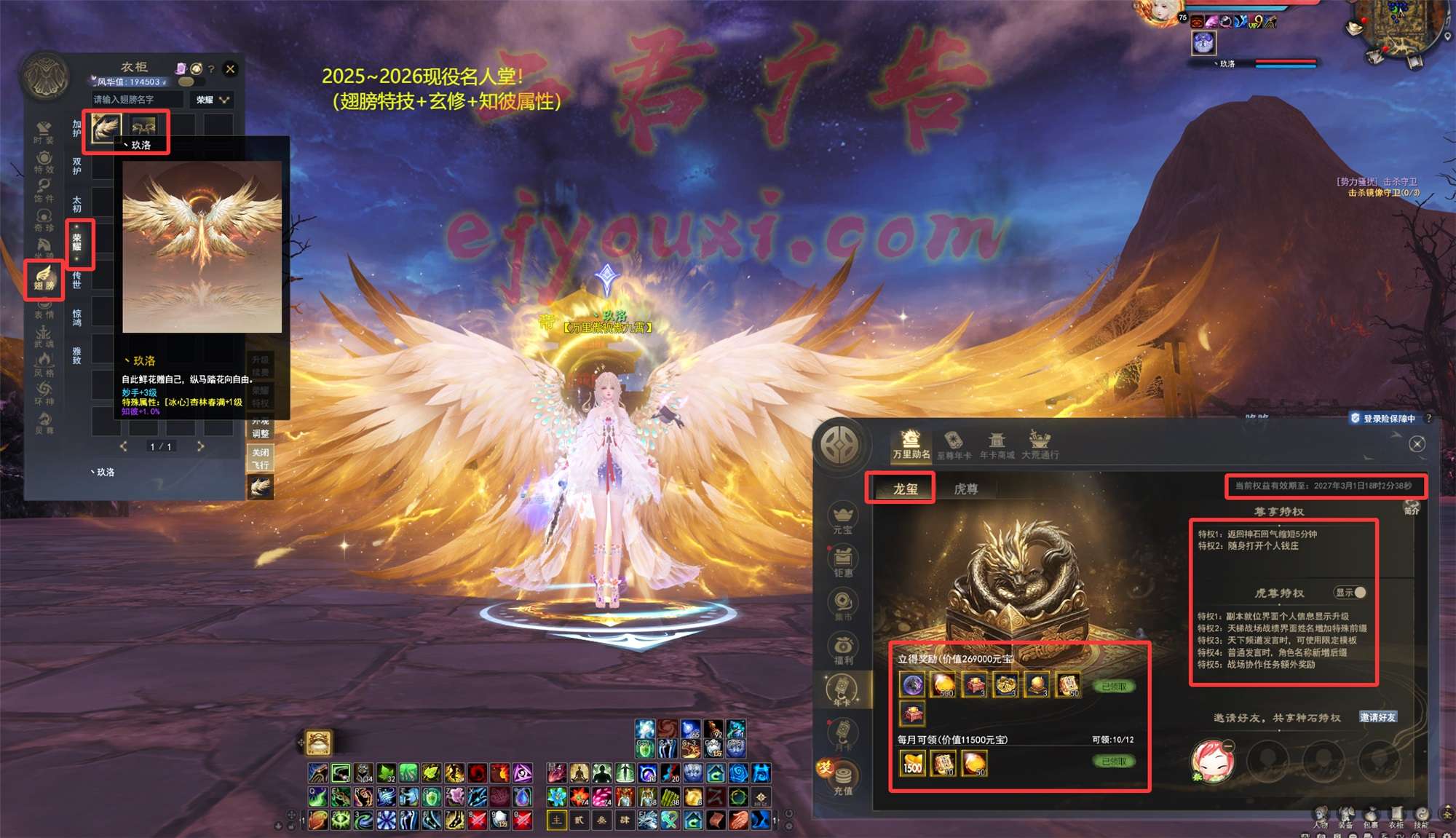Open the 福利 welfare sidebar entry
Image resolution: width=1456 pixels, height=838 pixels.
tap(843, 649)
